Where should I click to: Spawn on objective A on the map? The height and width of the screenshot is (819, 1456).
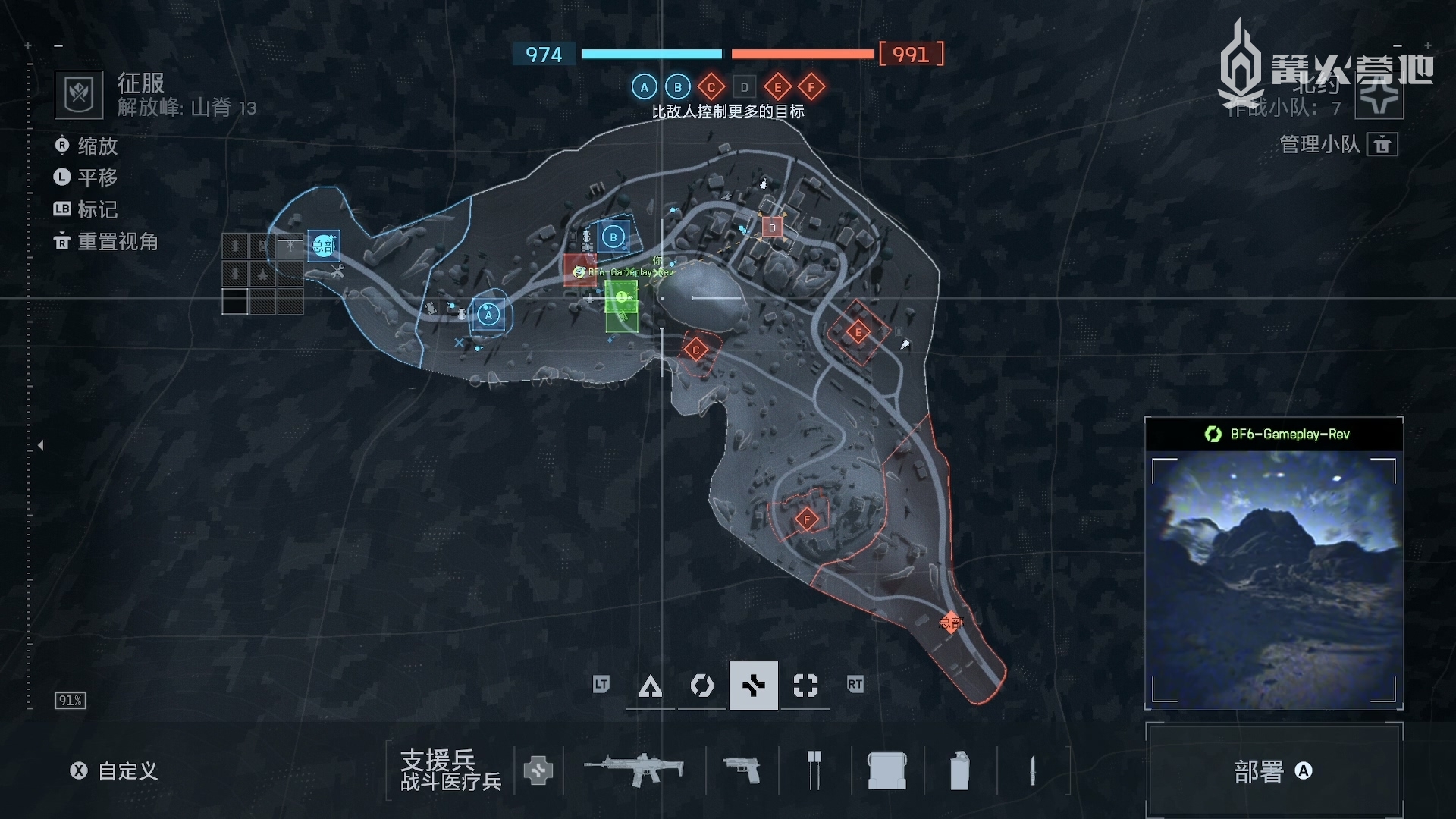488,315
